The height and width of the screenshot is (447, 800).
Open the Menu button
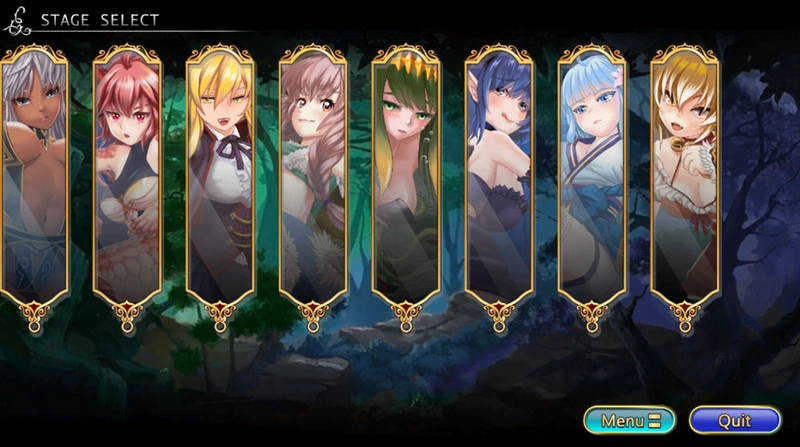(x=629, y=420)
